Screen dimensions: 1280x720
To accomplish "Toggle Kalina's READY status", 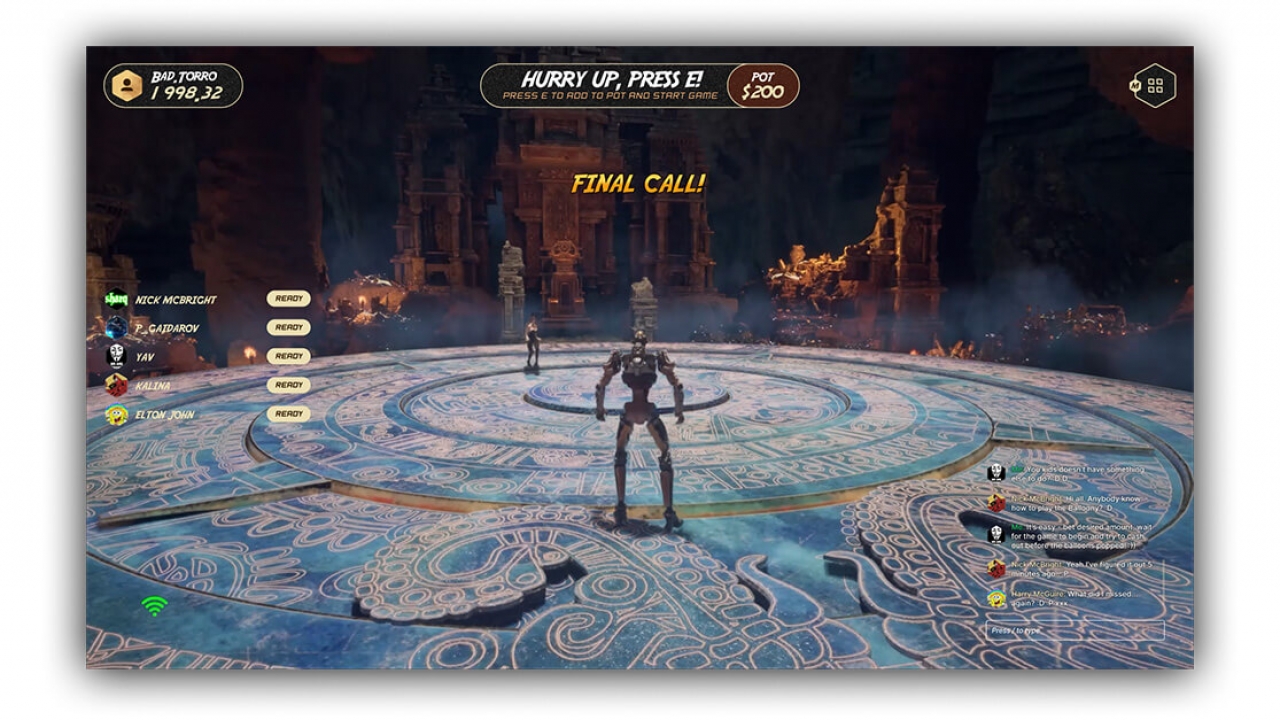I will click(x=289, y=385).
